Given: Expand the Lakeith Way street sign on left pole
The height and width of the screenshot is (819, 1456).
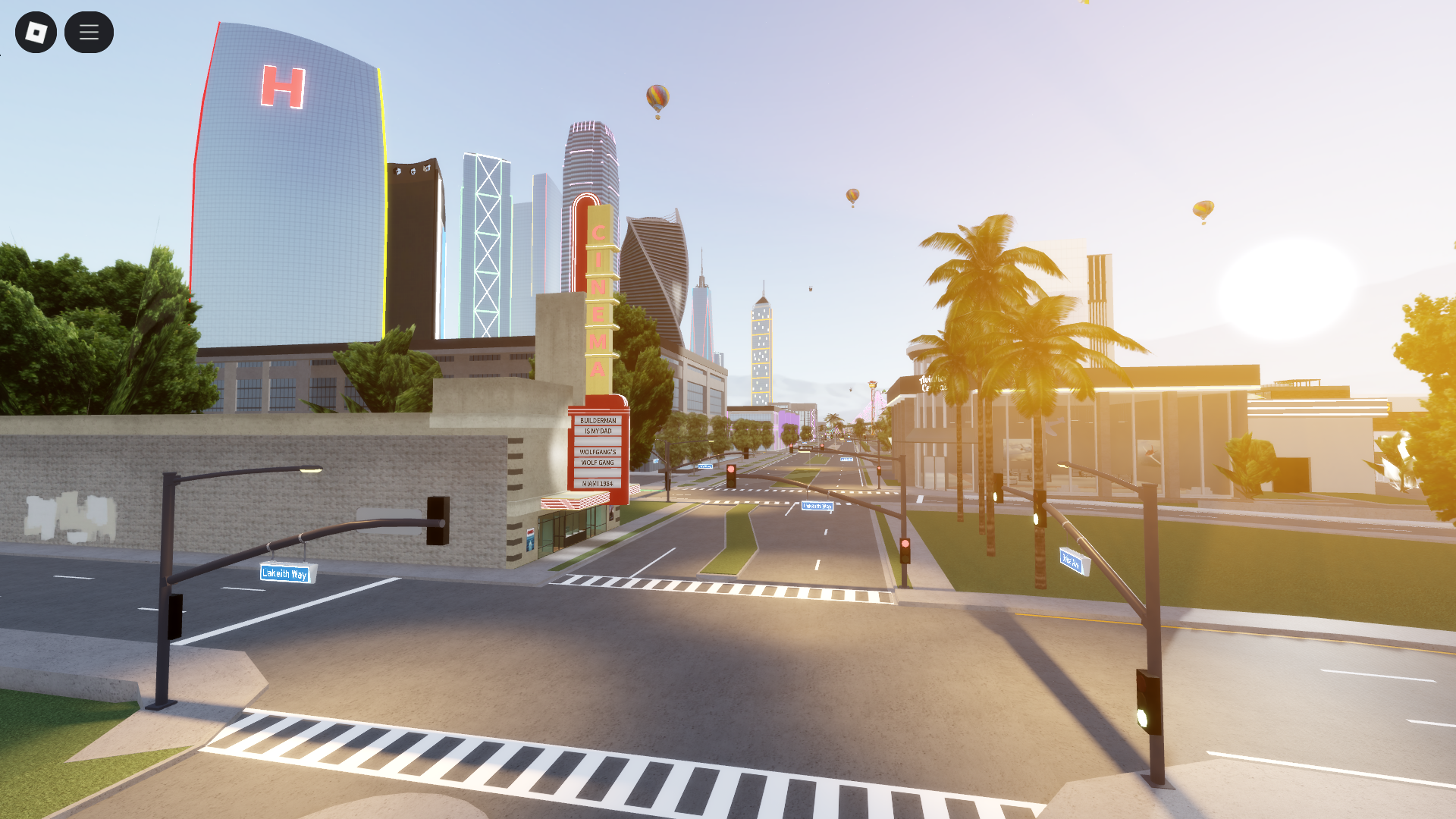Looking at the screenshot, I should point(285,574).
